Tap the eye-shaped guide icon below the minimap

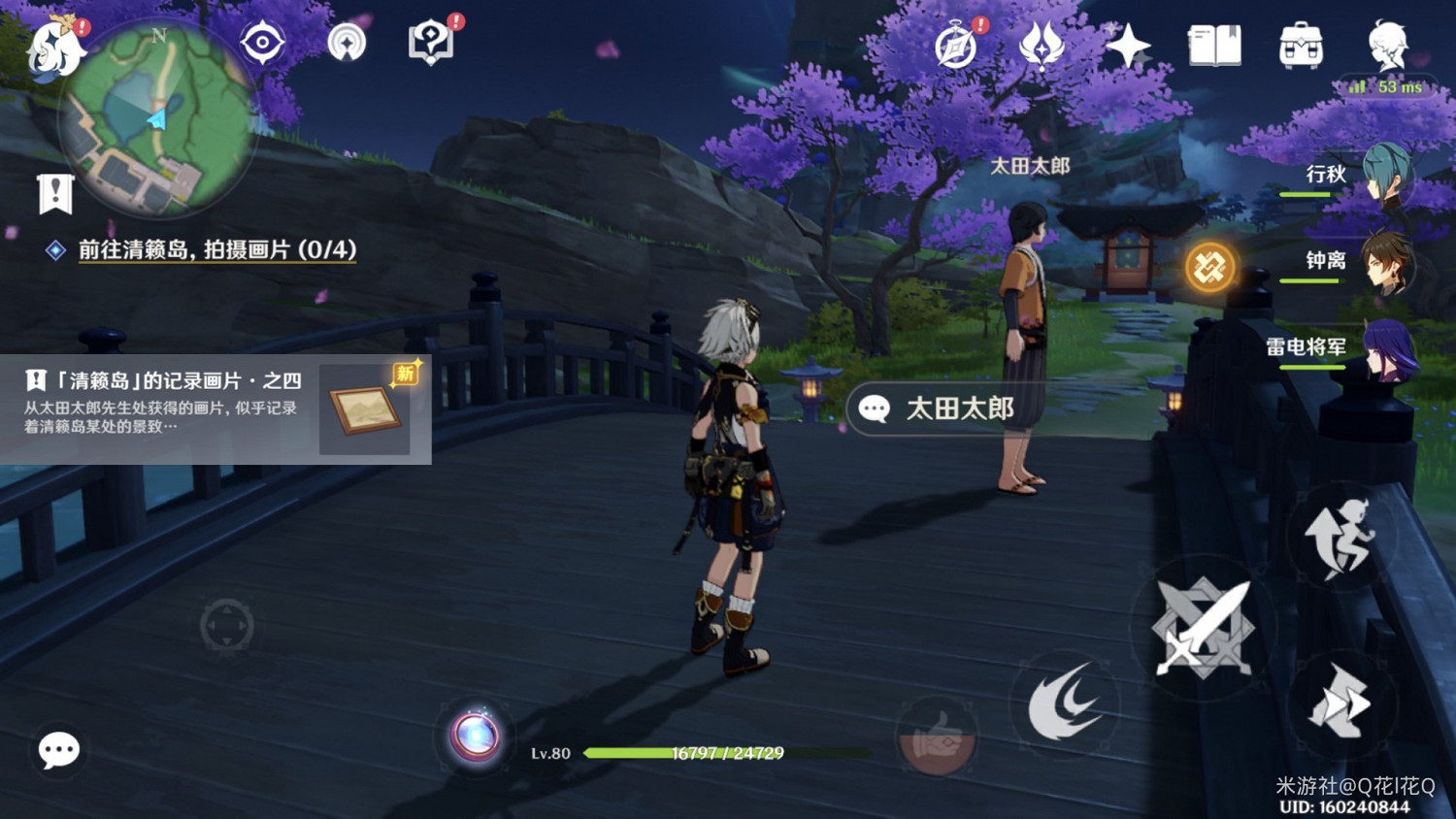coord(261,44)
